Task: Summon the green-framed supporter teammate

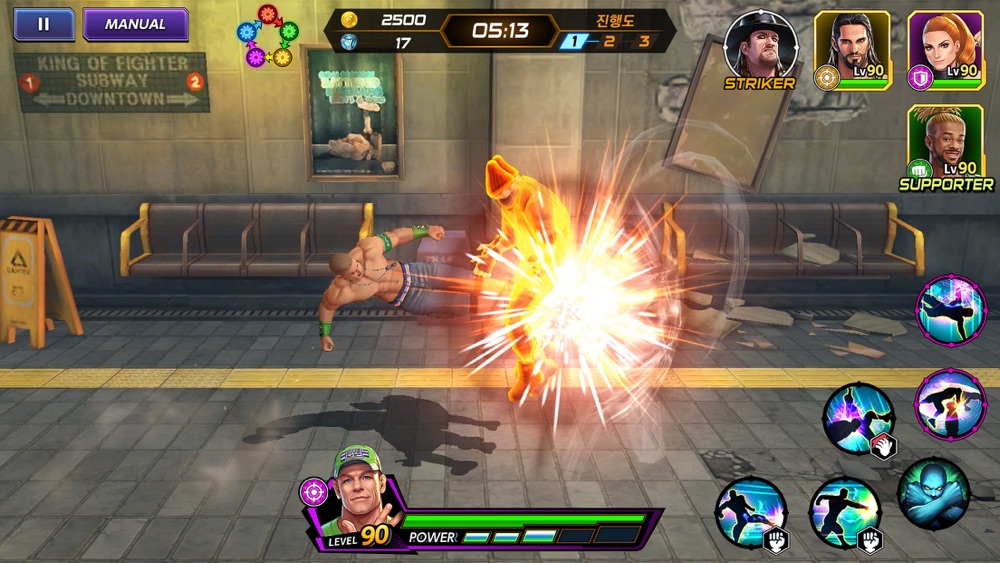Action: click(x=945, y=142)
